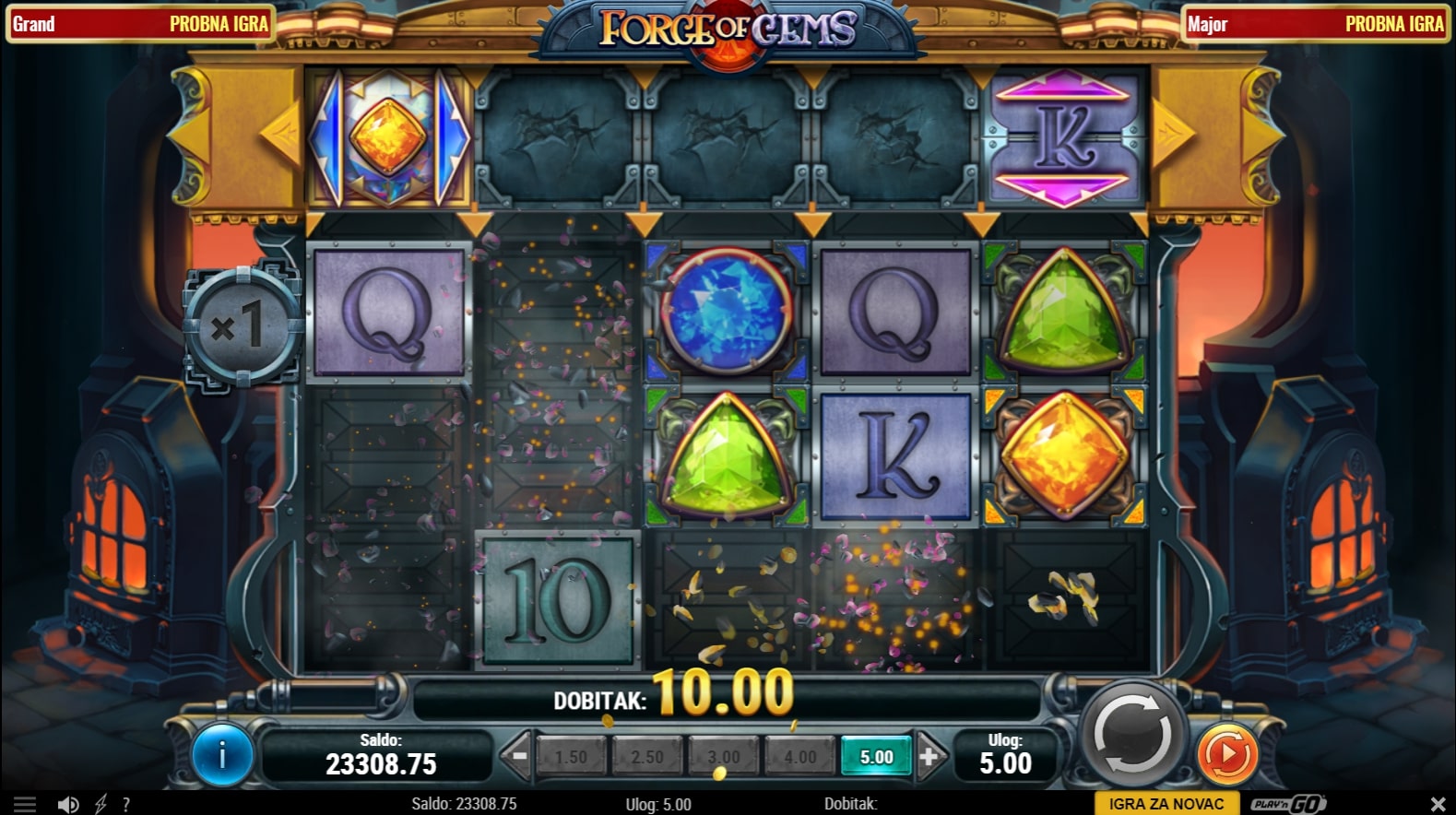The image size is (1456, 815).
Task: Select the 1.50 bet value
Action: click(571, 757)
